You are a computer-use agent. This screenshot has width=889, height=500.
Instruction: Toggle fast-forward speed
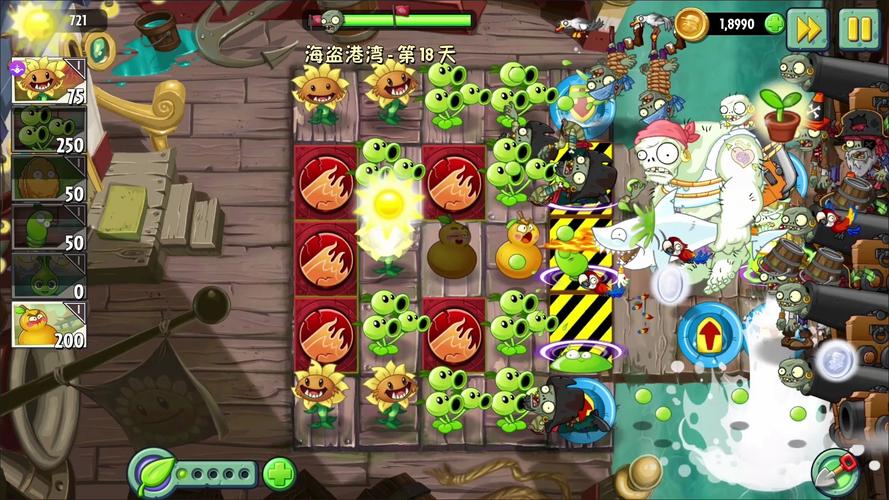[807, 28]
